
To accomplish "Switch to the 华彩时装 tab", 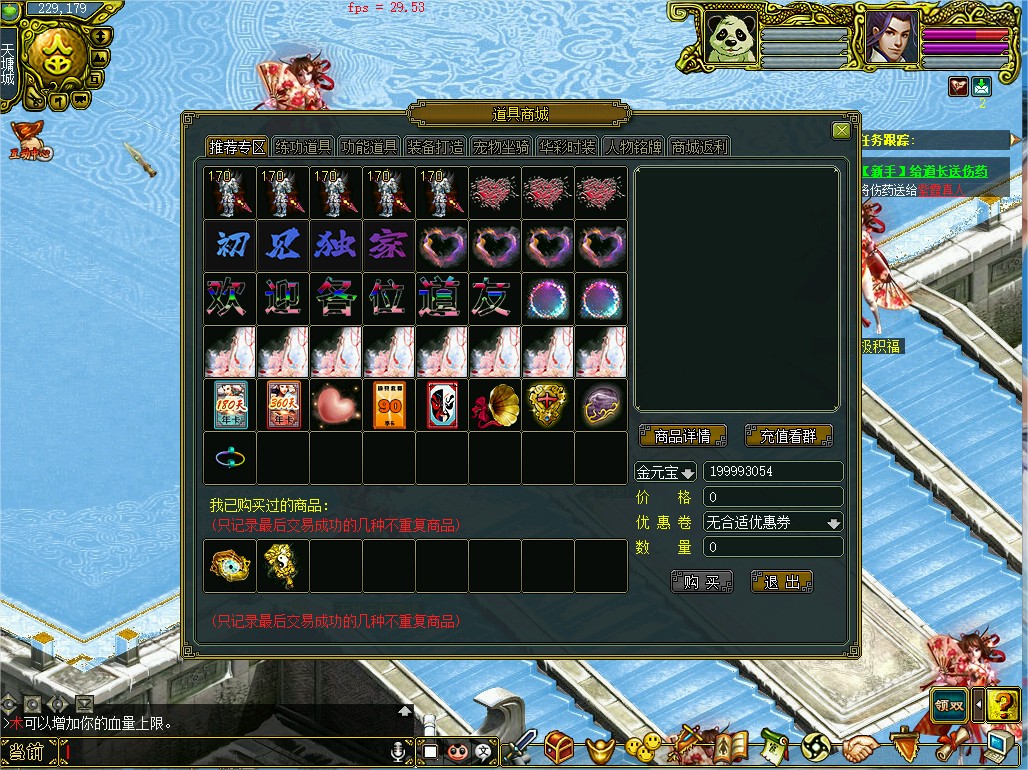I will (x=567, y=147).
